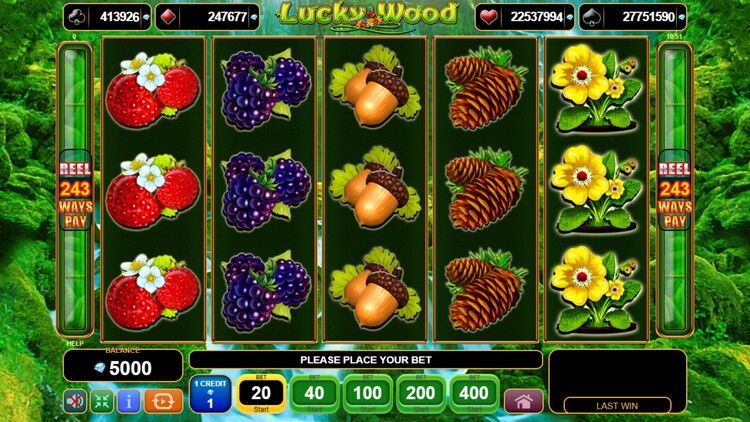
Task: Change the 1 credit denomination
Action: coord(210,394)
